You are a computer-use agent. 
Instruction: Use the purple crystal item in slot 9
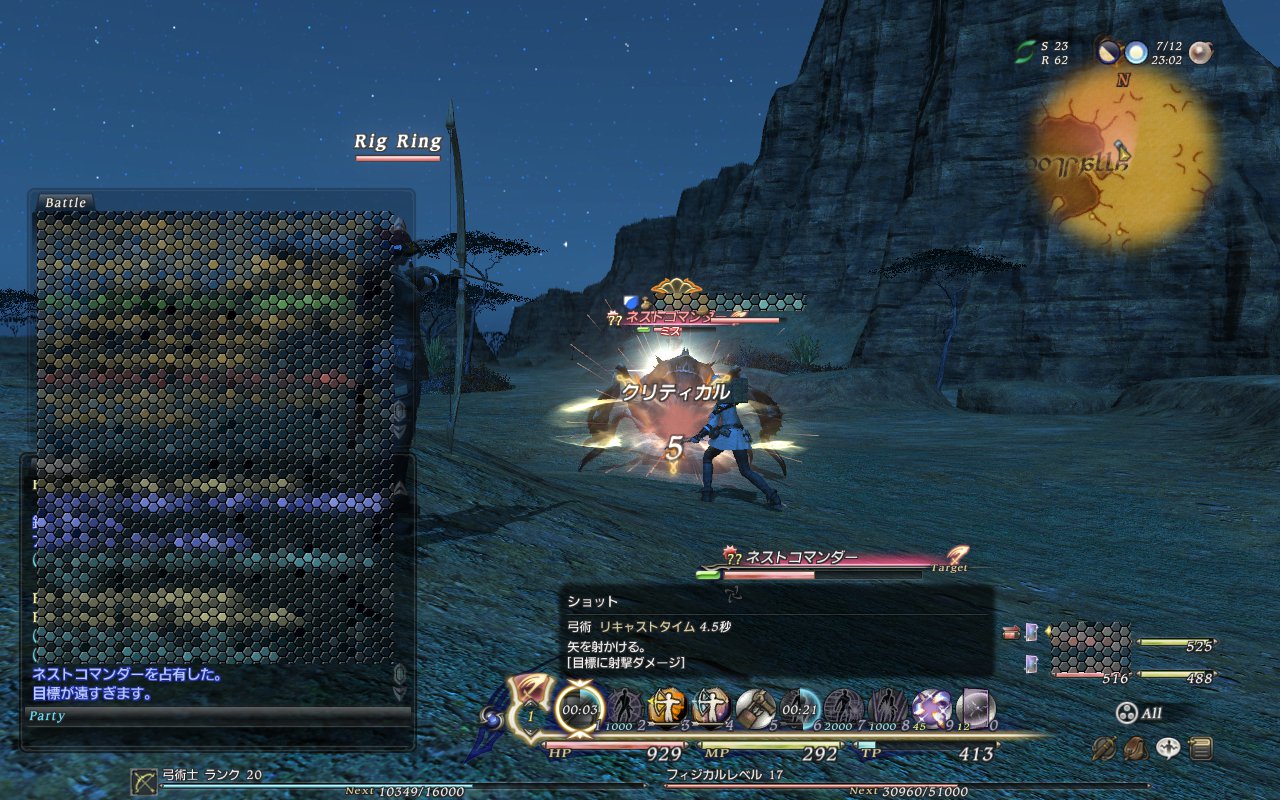coord(931,707)
